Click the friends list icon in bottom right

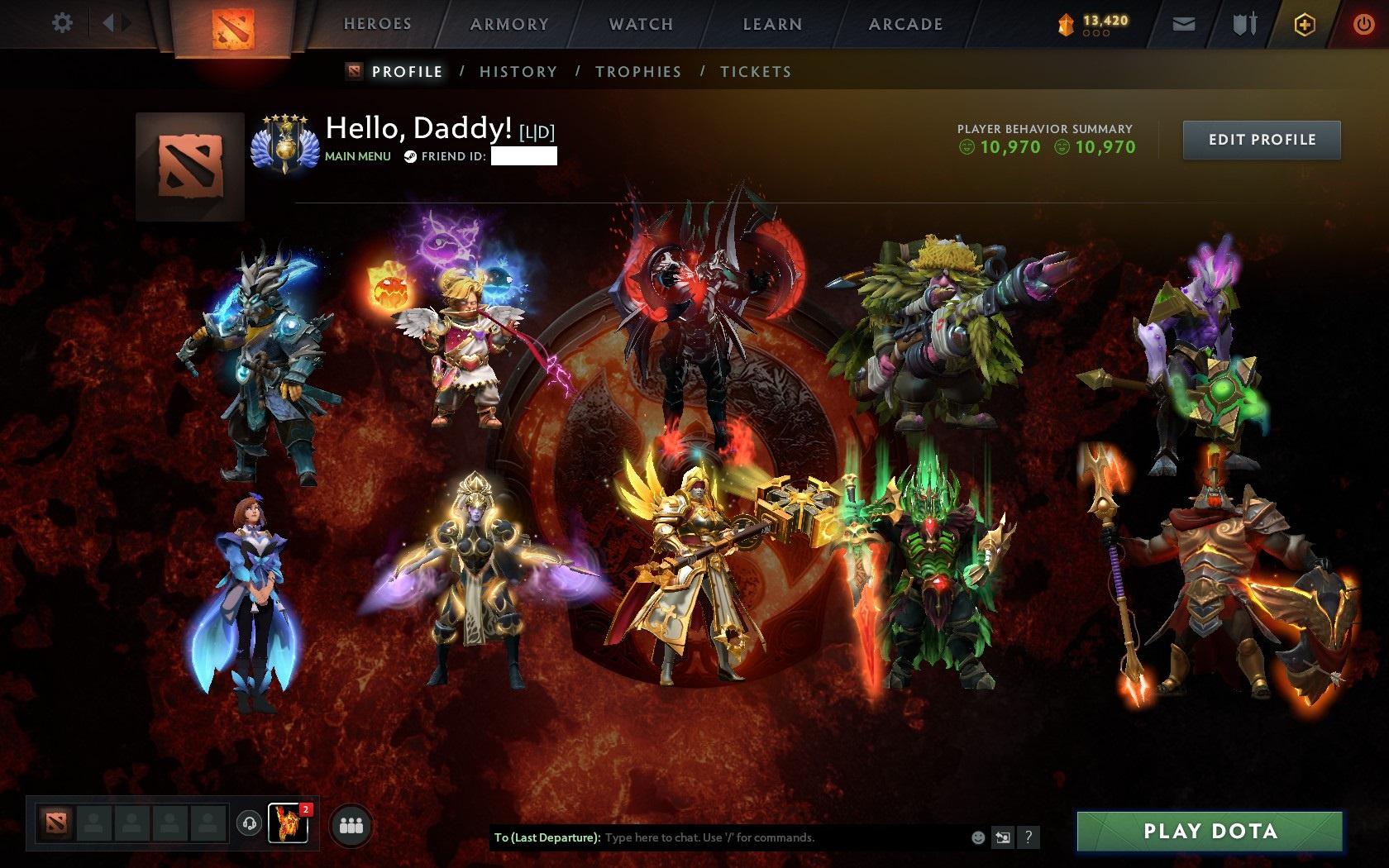349,825
